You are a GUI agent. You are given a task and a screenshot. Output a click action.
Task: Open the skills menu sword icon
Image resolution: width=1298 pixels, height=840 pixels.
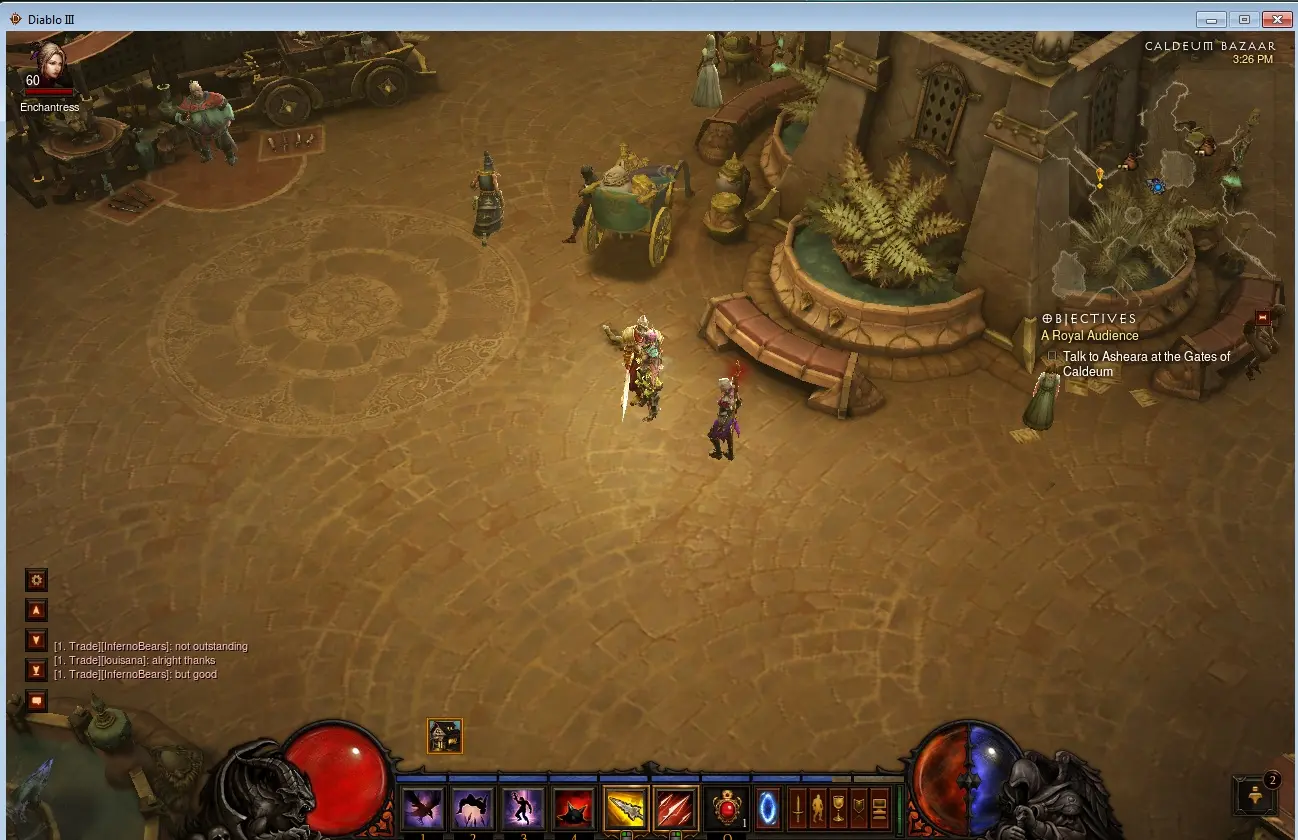[797, 808]
